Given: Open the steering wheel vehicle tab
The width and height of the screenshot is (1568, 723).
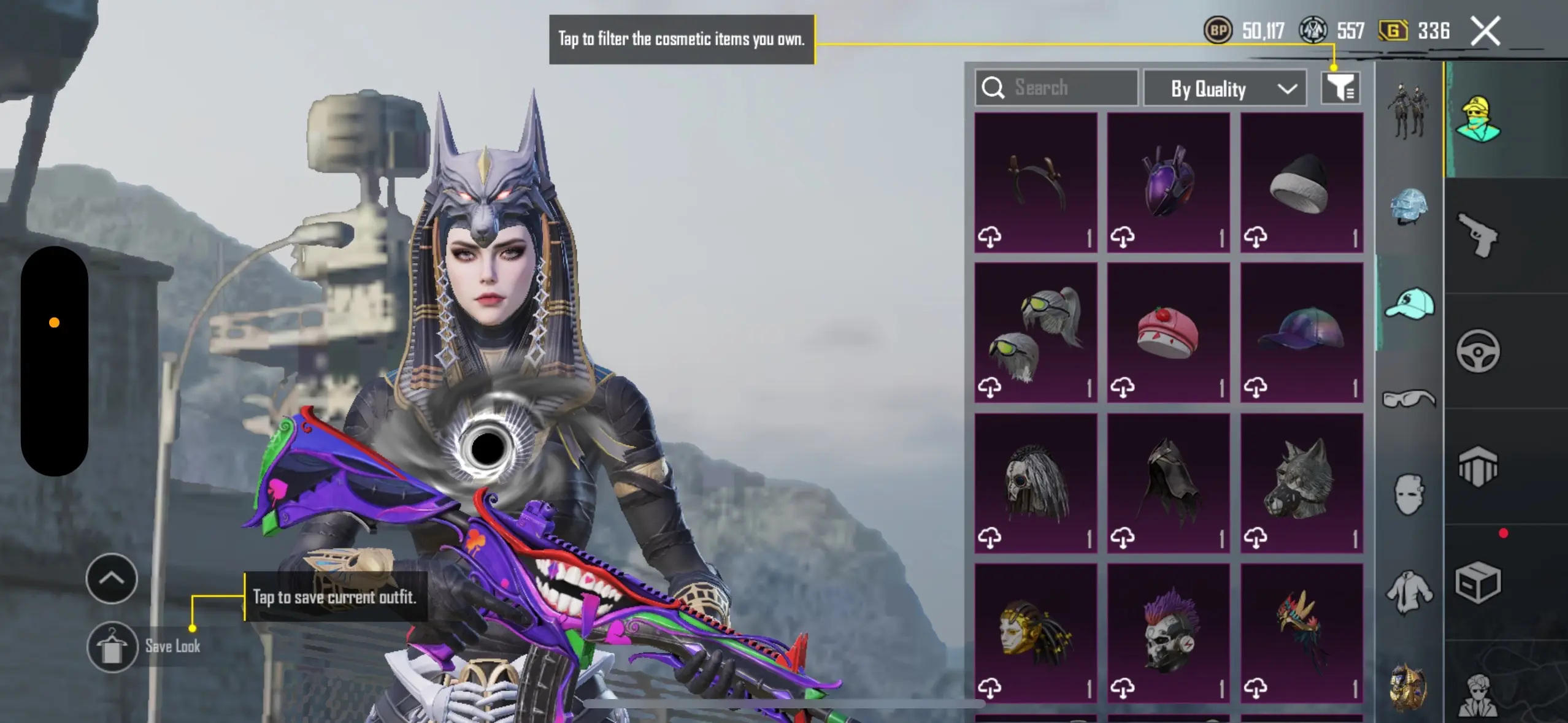Looking at the screenshot, I should 1478,351.
